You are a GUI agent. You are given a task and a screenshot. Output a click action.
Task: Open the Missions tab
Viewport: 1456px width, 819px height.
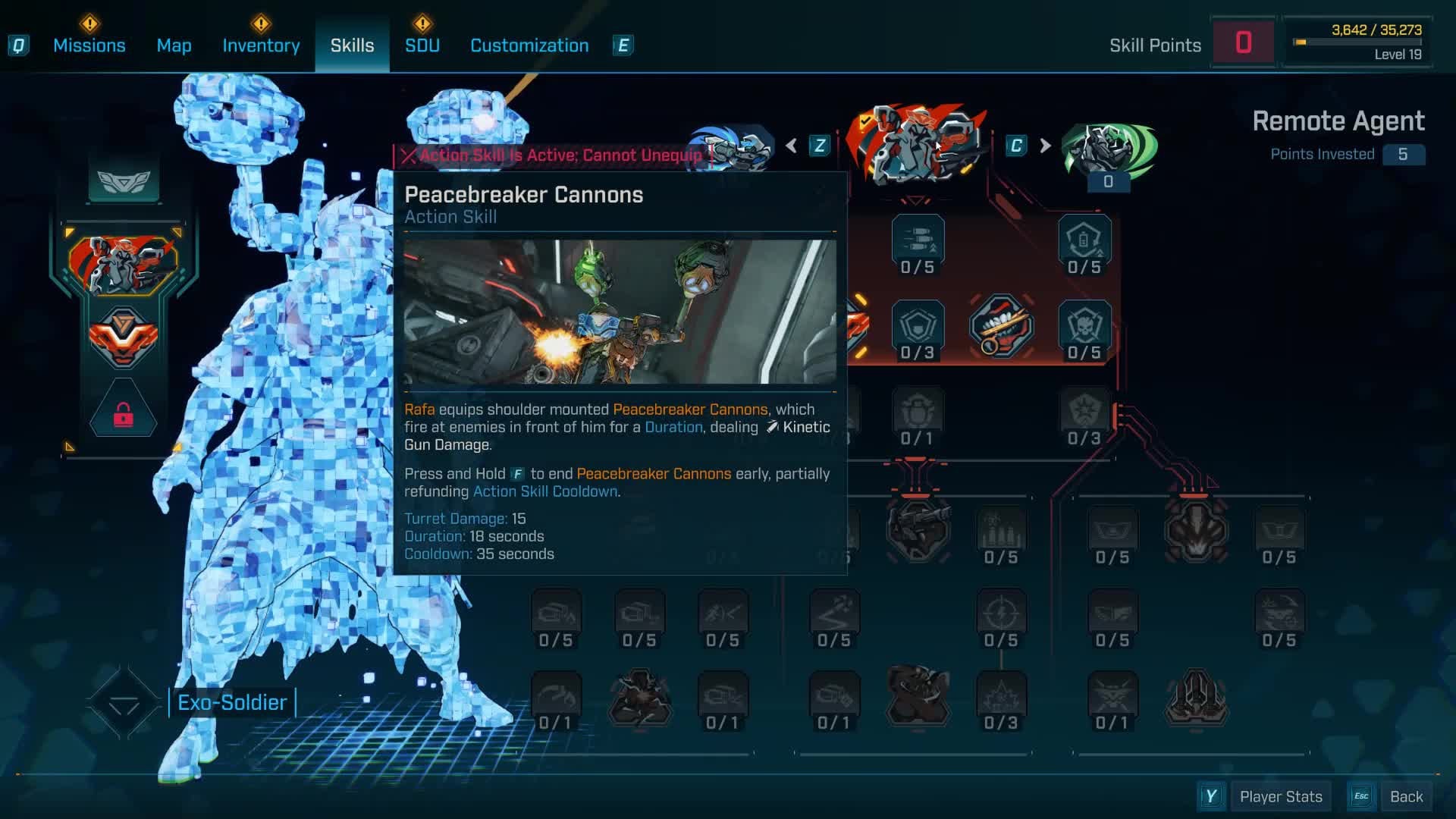pos(89,45)
